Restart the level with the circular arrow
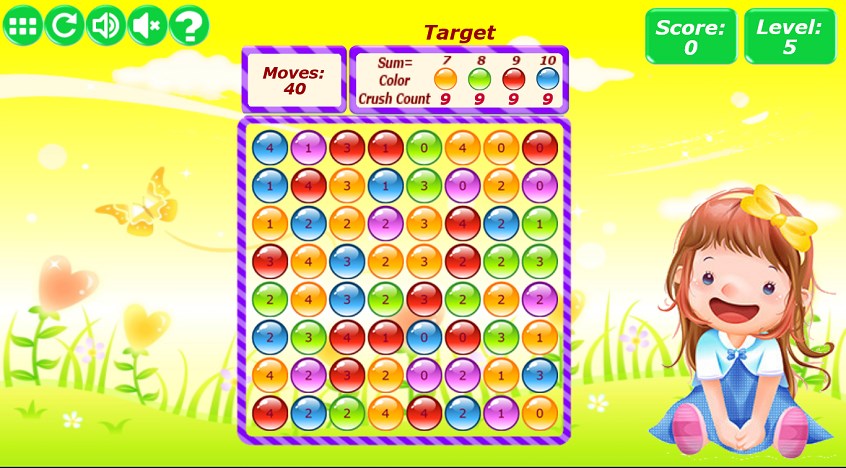 63,26
